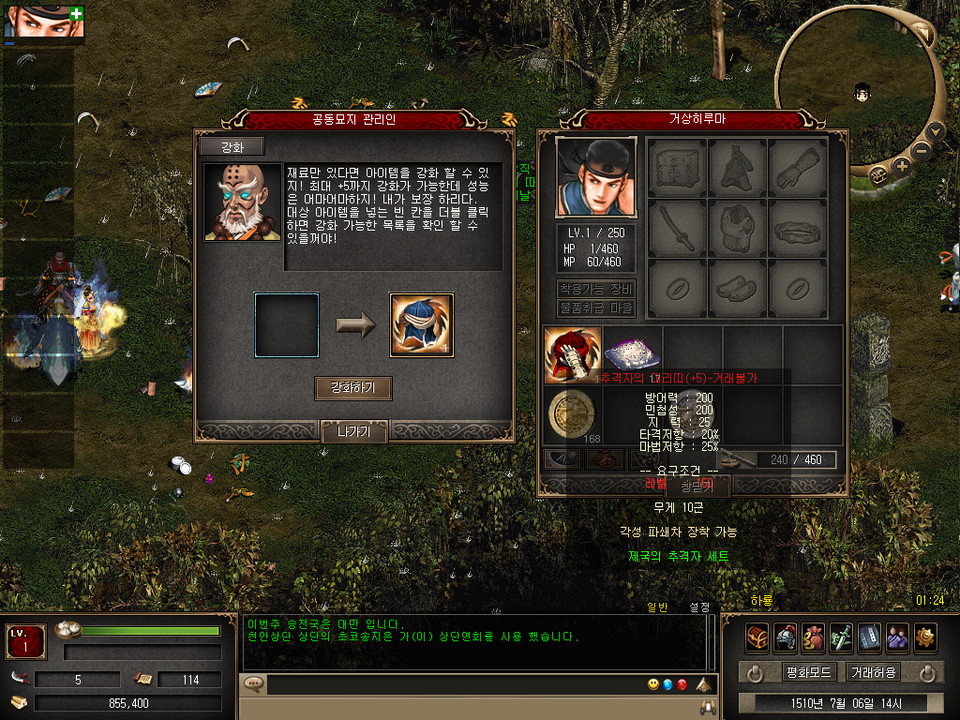Pick the red headband item in inventory
960x720 pixels.
click(x=573, y=355)
